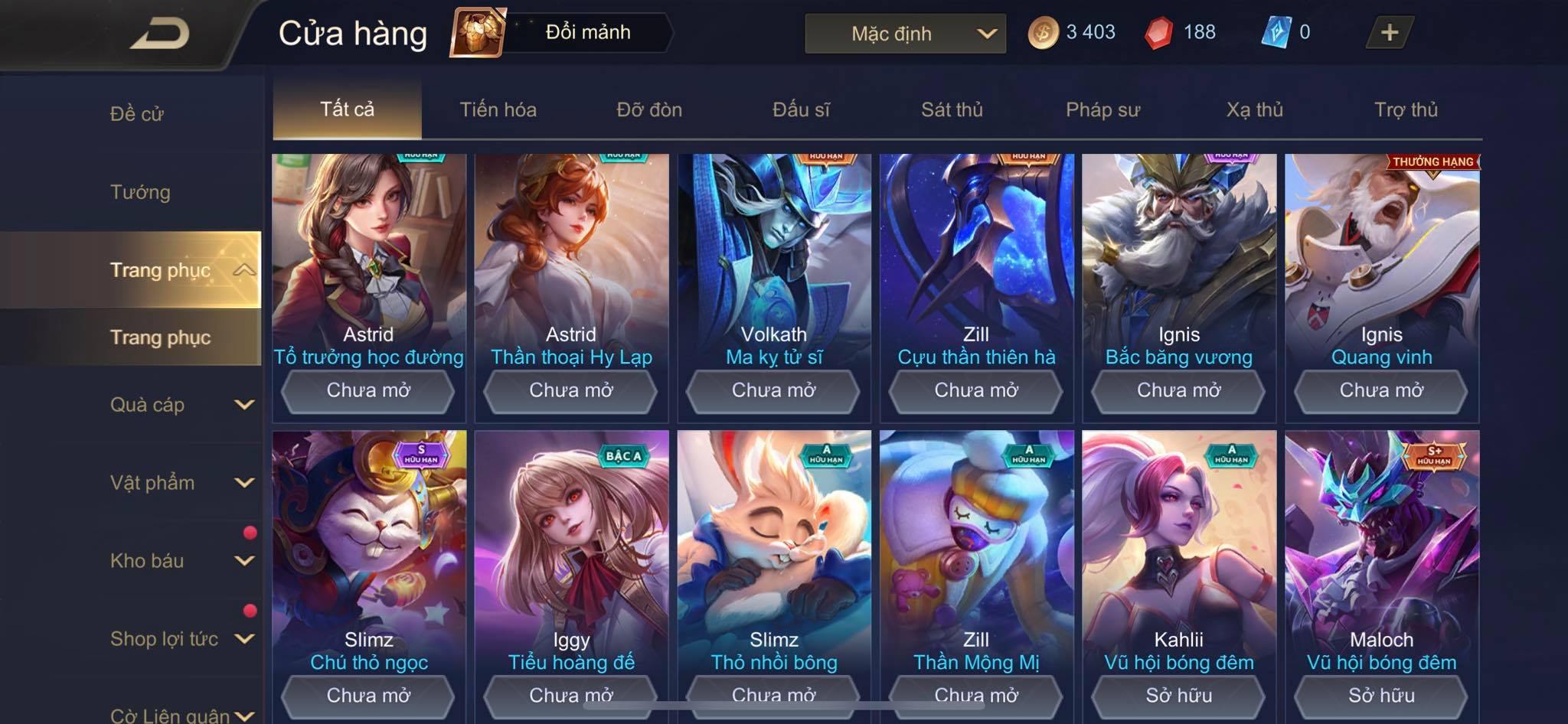Select the Đỡ đòn tab

click(x=649, y=109)
